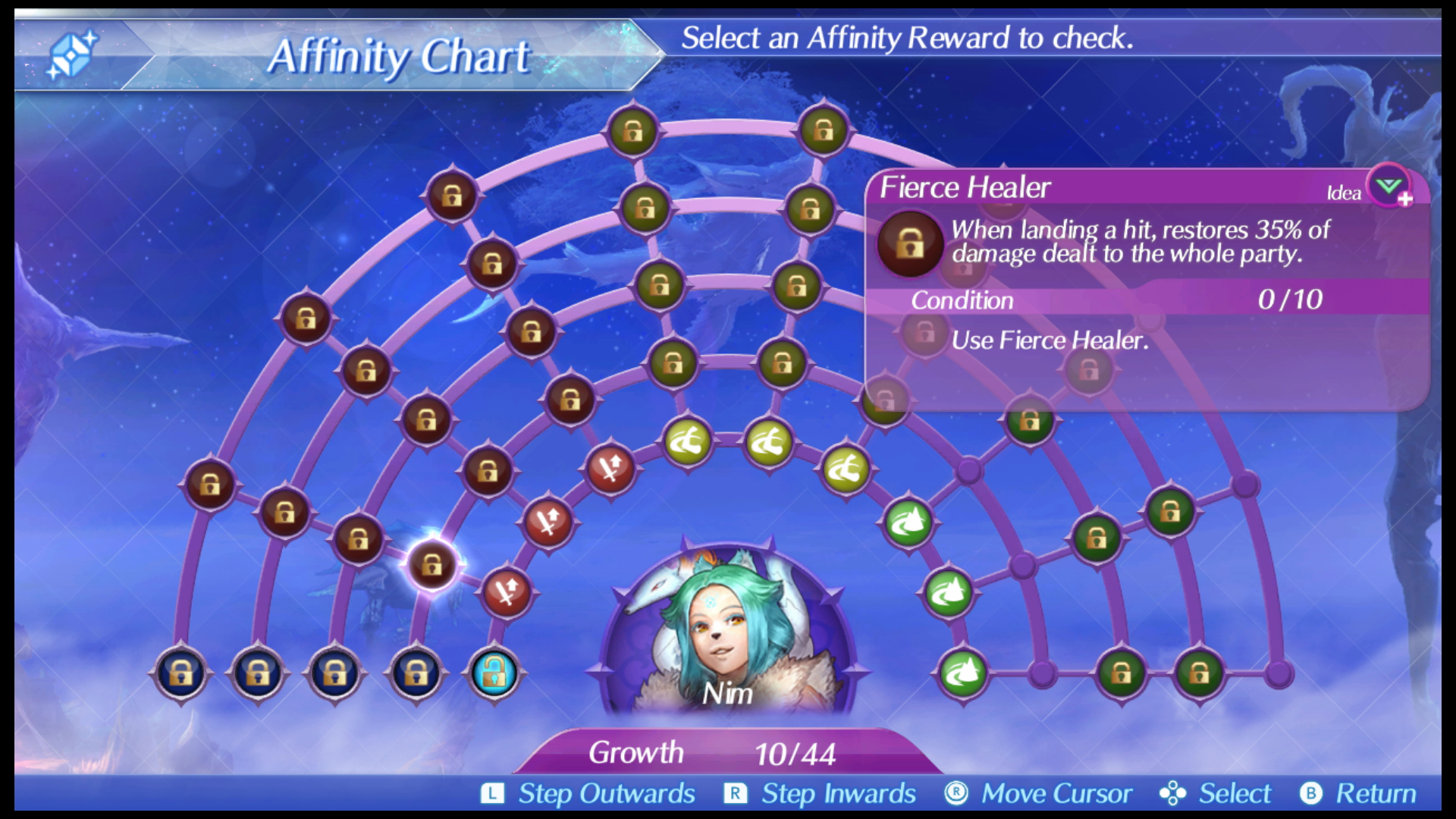Step Inwards with the R button prompt
Screen dimensions: 1456x819
tap(733, 794)
